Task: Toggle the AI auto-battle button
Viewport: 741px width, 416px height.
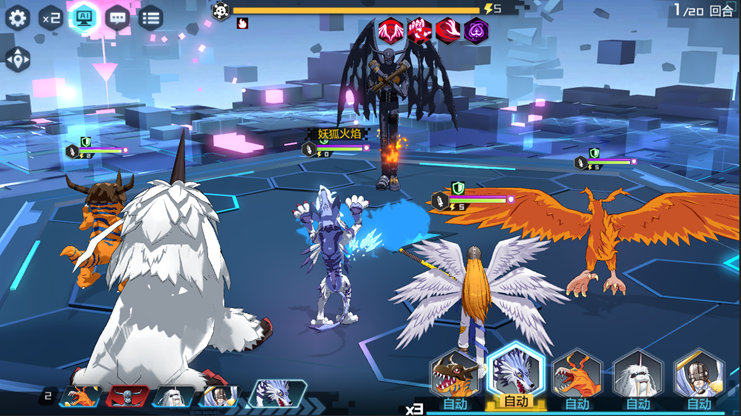Action: 84,17
